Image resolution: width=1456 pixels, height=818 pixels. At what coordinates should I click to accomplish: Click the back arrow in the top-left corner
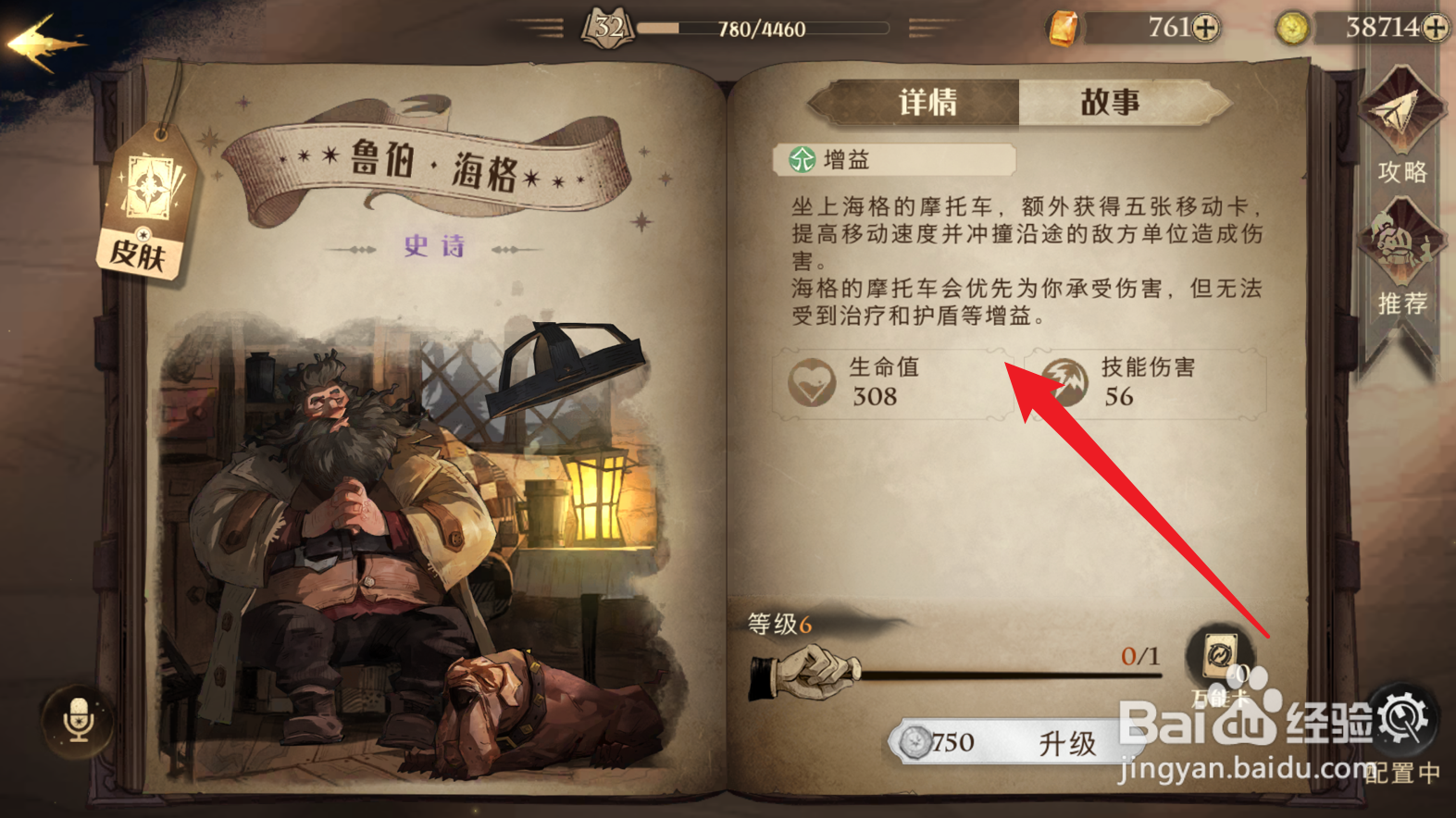click(x=42, y=37)
